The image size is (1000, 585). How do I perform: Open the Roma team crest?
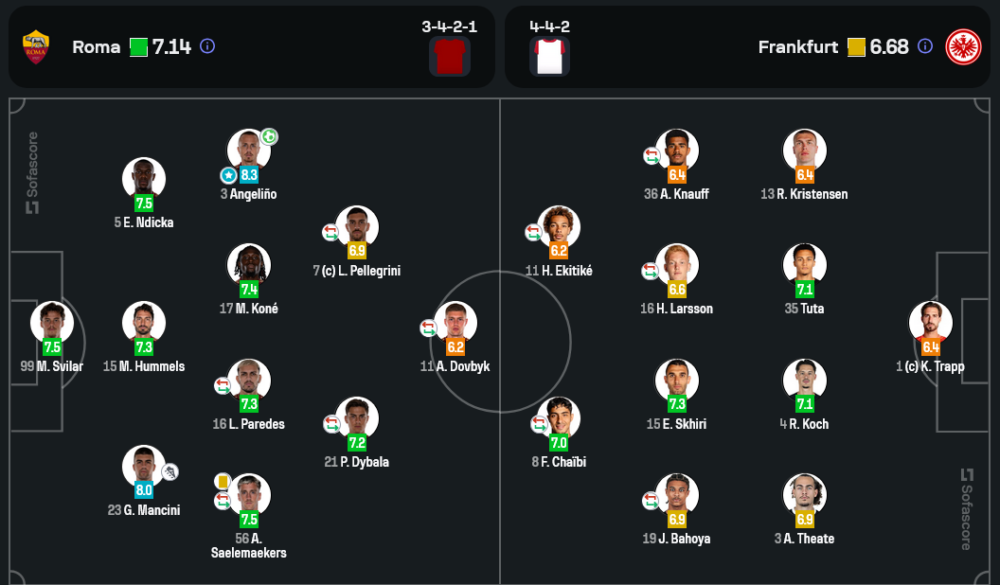click(x=37, y=46)
